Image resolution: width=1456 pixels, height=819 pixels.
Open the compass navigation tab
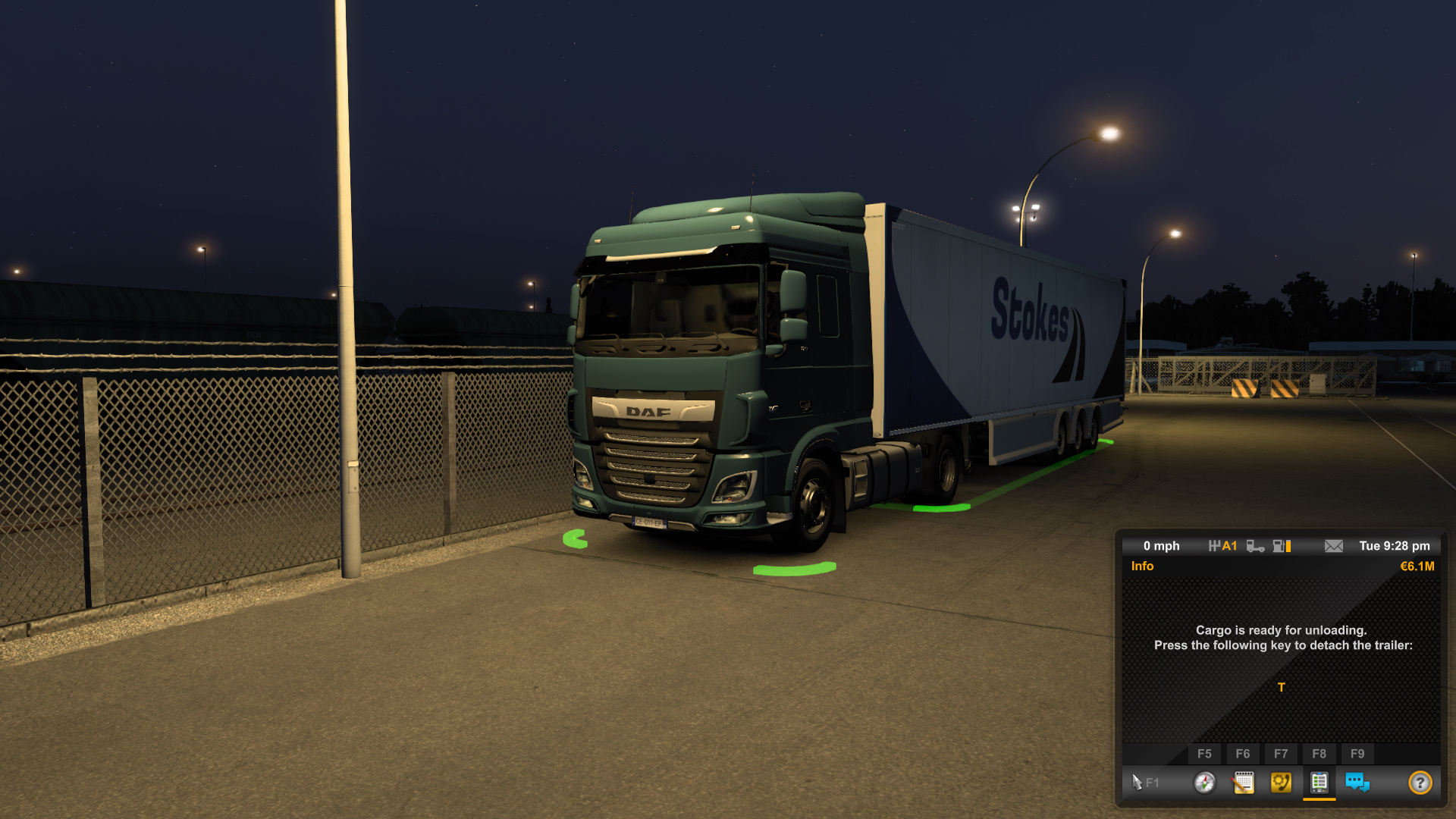point(1204,782)
